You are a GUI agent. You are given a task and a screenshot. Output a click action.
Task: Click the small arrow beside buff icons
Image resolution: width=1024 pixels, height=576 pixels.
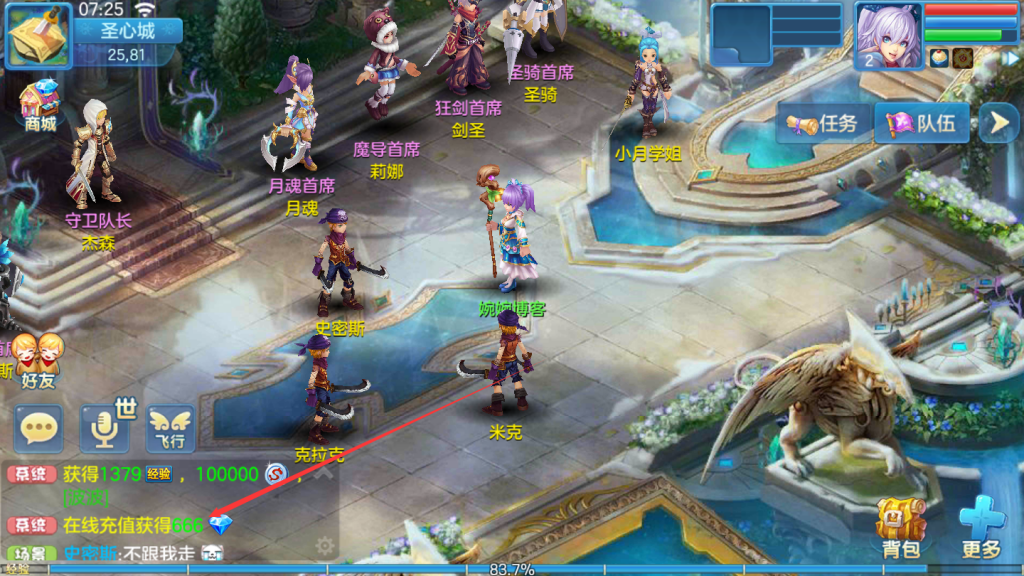tap(1011, 58)
